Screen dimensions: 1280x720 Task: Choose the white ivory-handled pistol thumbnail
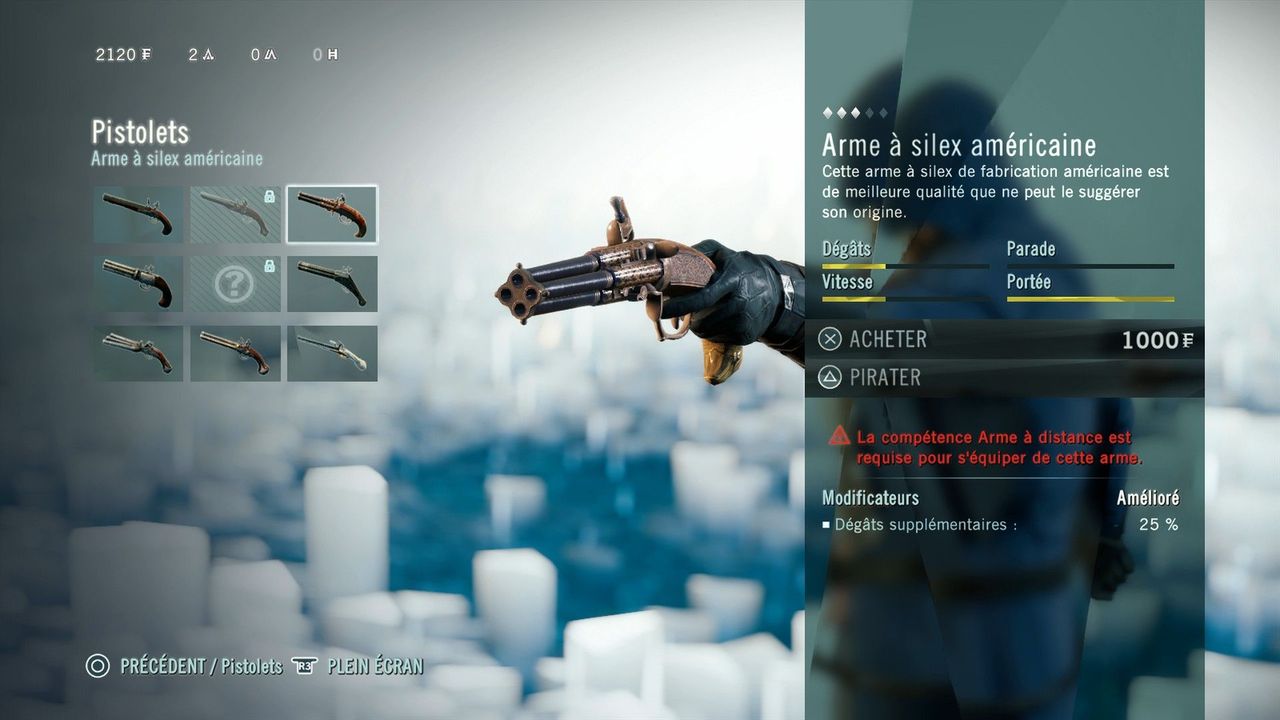[x=332, y=353]
